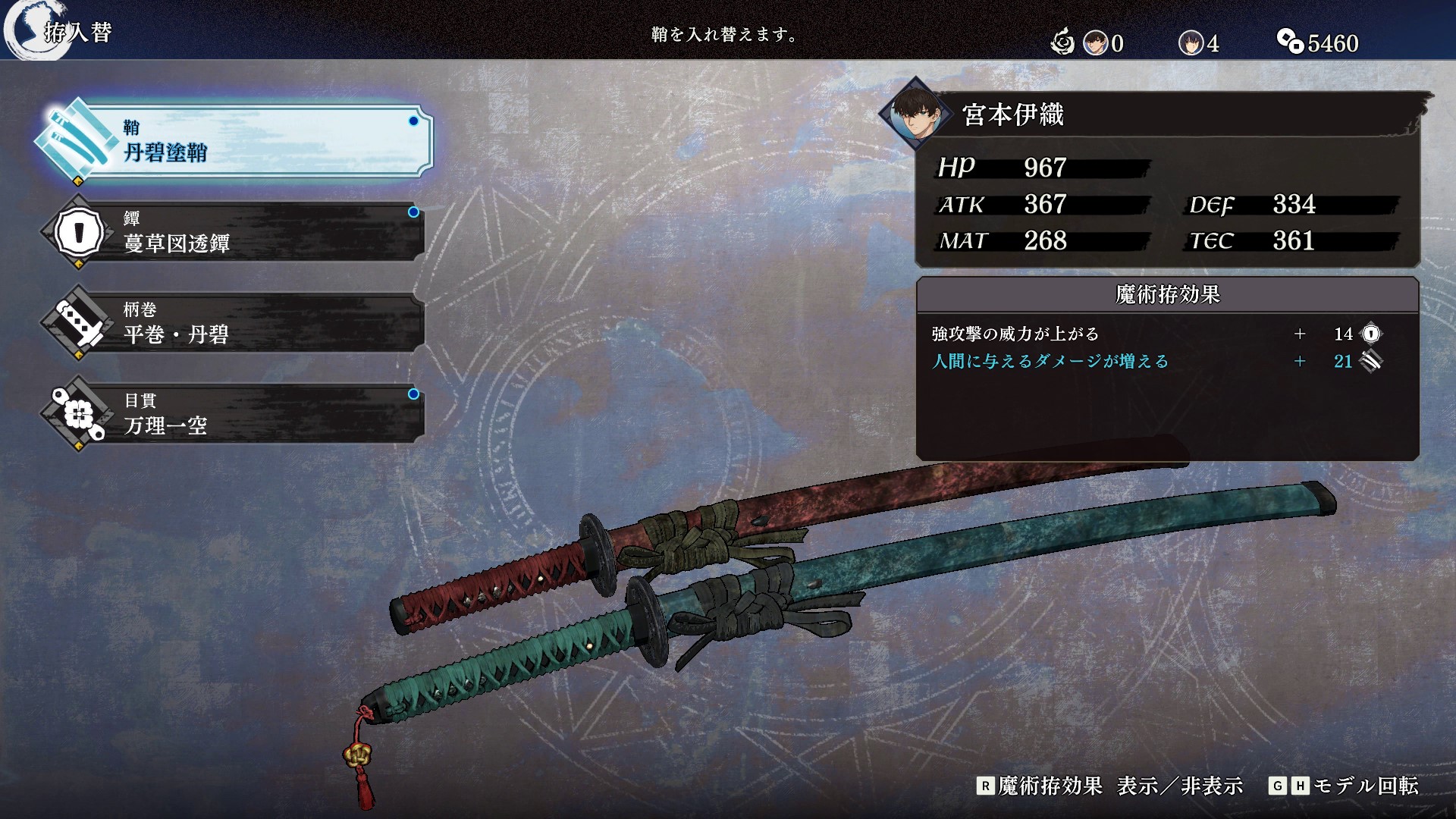Open the 柄巻 平巻・丹碧 hilt wrap entry
The width and height of the screenshot is (1456, 819).
click(x=235, y=323)
